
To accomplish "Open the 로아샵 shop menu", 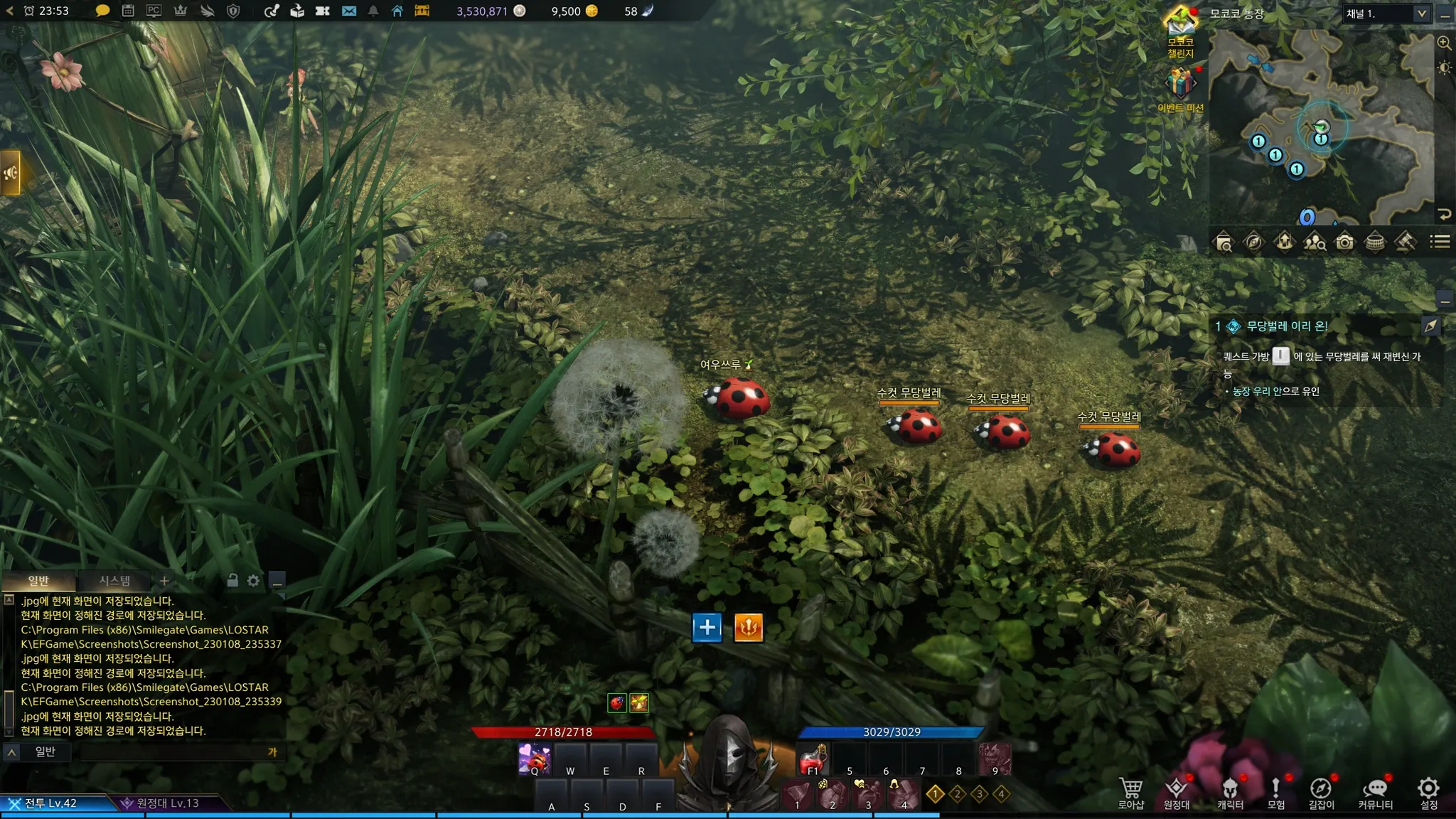I will click(x=1130, y=792).
